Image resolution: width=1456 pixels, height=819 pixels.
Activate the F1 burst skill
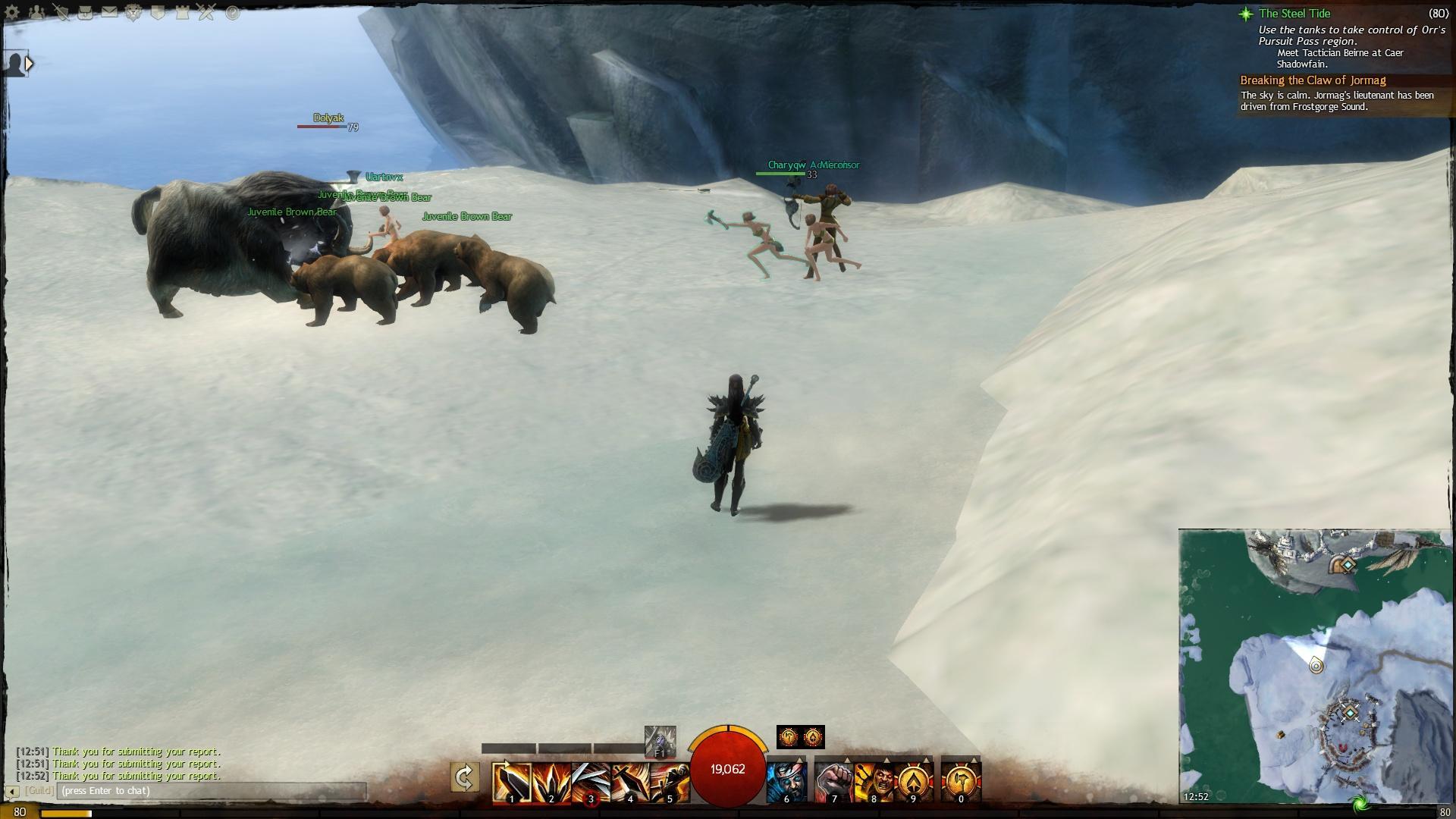tap(660, 741)
